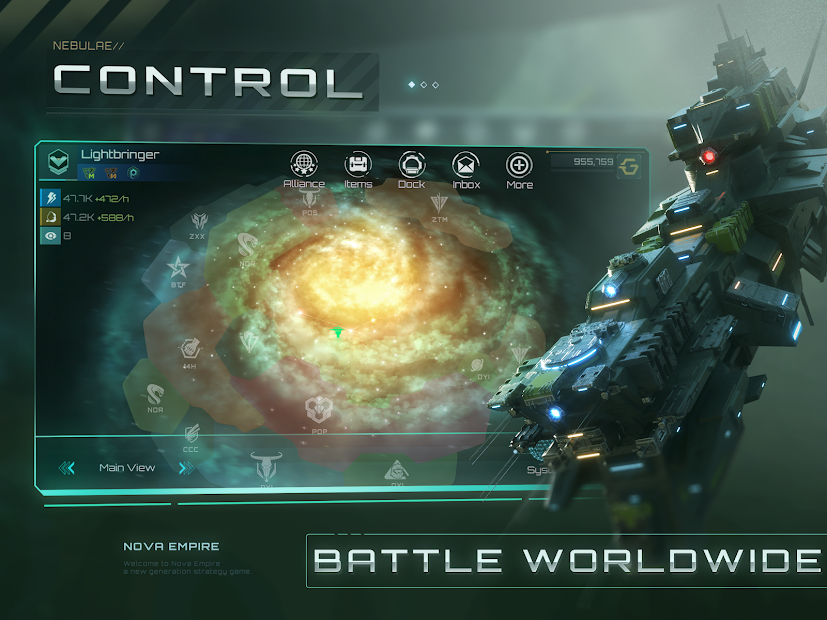Click the green player location arrow
827x620 pixels.
[x=338, y=333]
